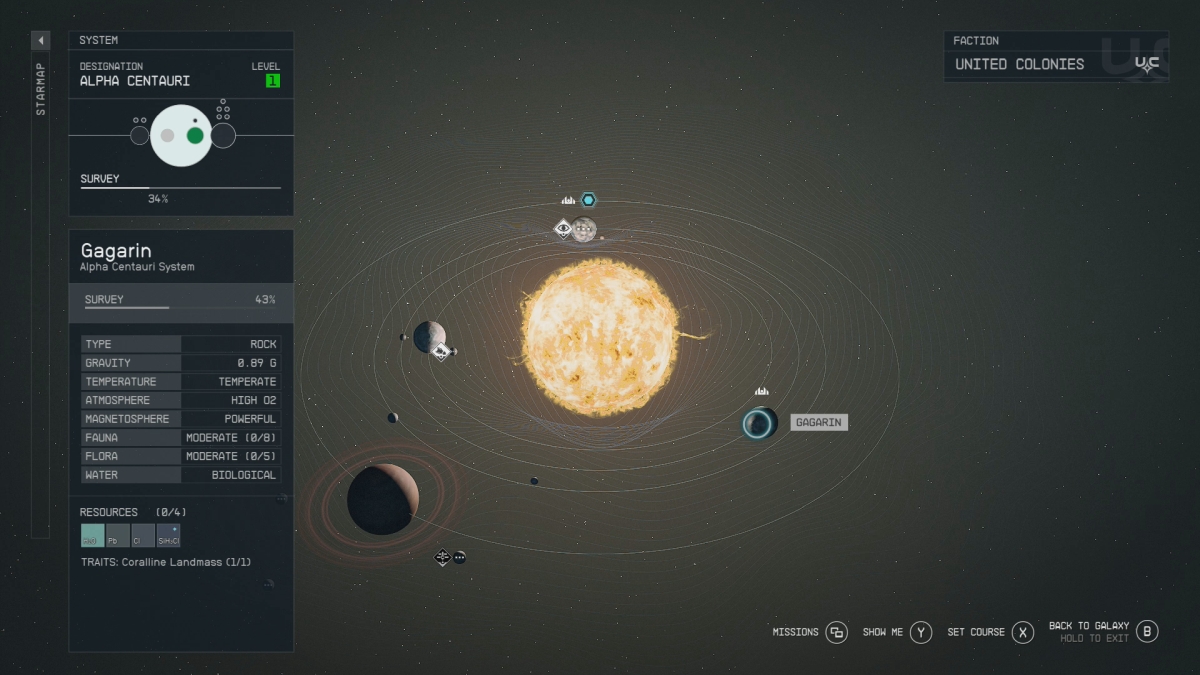Choose the ringed gas giant planet
This screenshot has height=675, width=1200.
(x=382, y=498)
